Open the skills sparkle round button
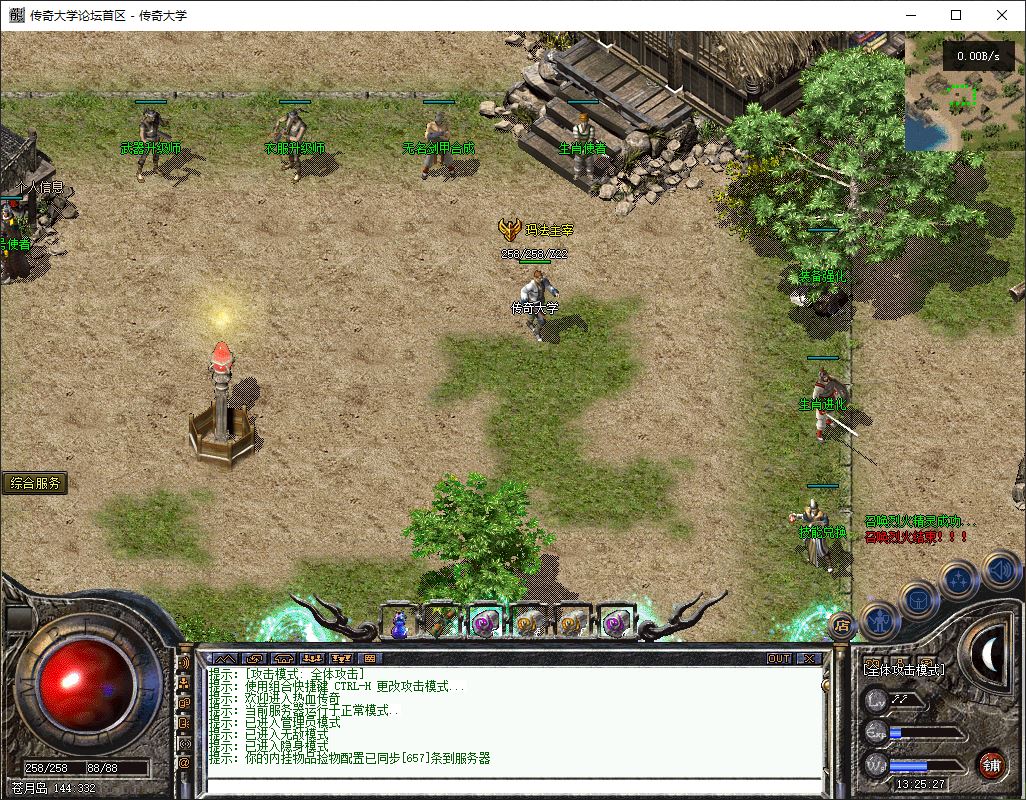This screenshot has height=800, width=1026. (960, 579)
